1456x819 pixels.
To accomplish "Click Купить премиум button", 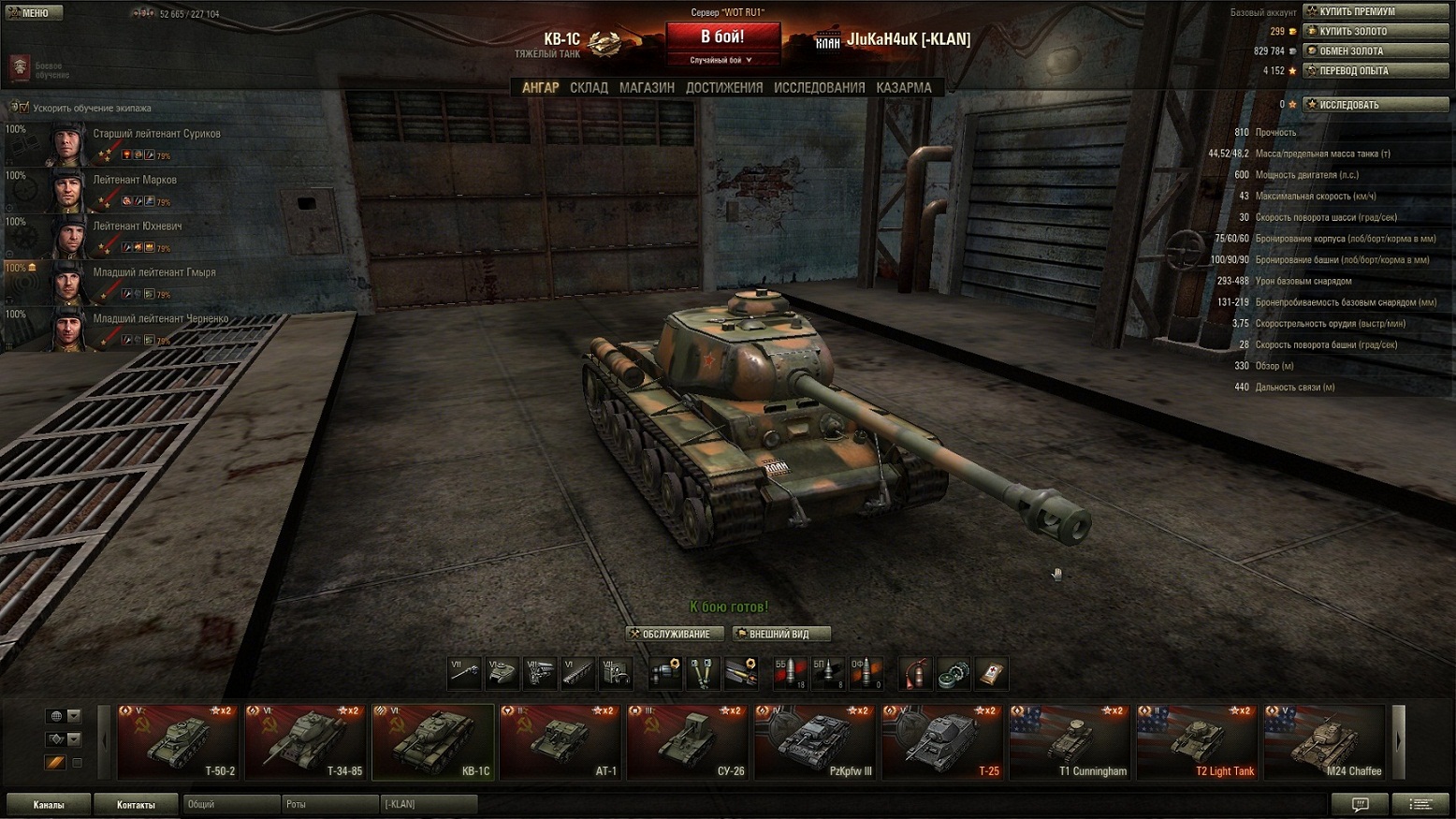I will pos(1376,12).
